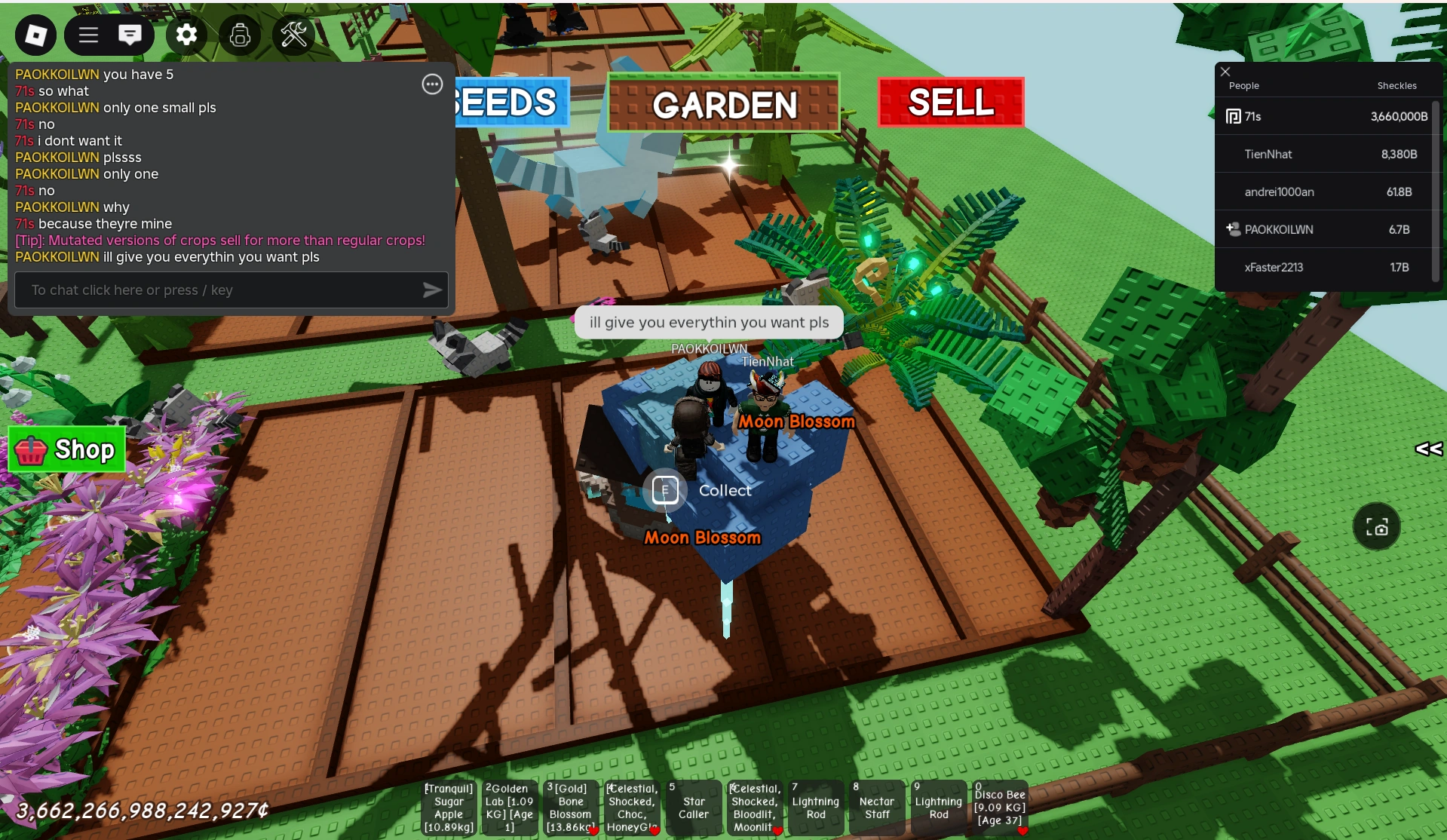Open the settings gear icon
This screenshot has height=840, width=1447.
click(x=185, y=35)
